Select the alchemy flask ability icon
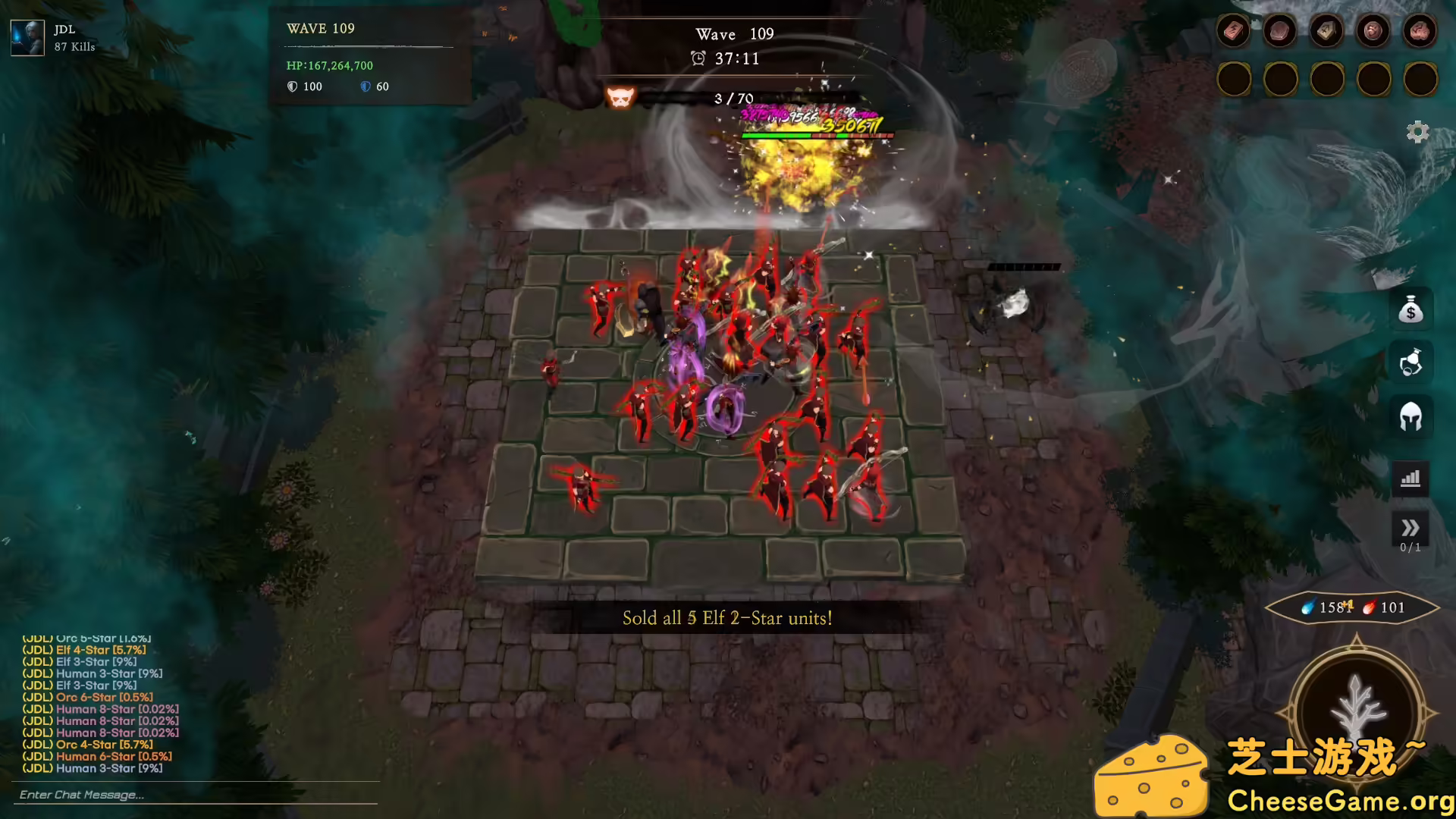This screenshot has width=1456, height=819. tap(1410, 362)
